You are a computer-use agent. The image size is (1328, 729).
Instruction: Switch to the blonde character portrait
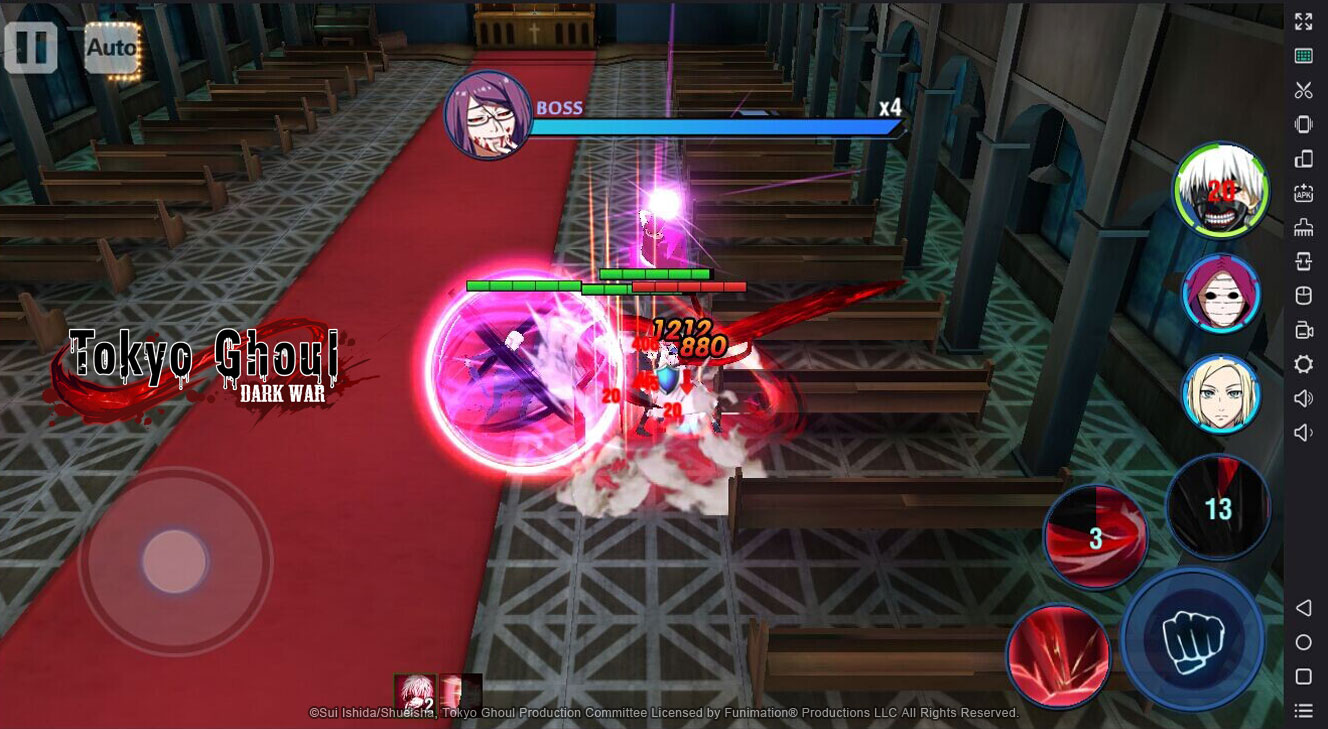click(x=1221, y=394)
